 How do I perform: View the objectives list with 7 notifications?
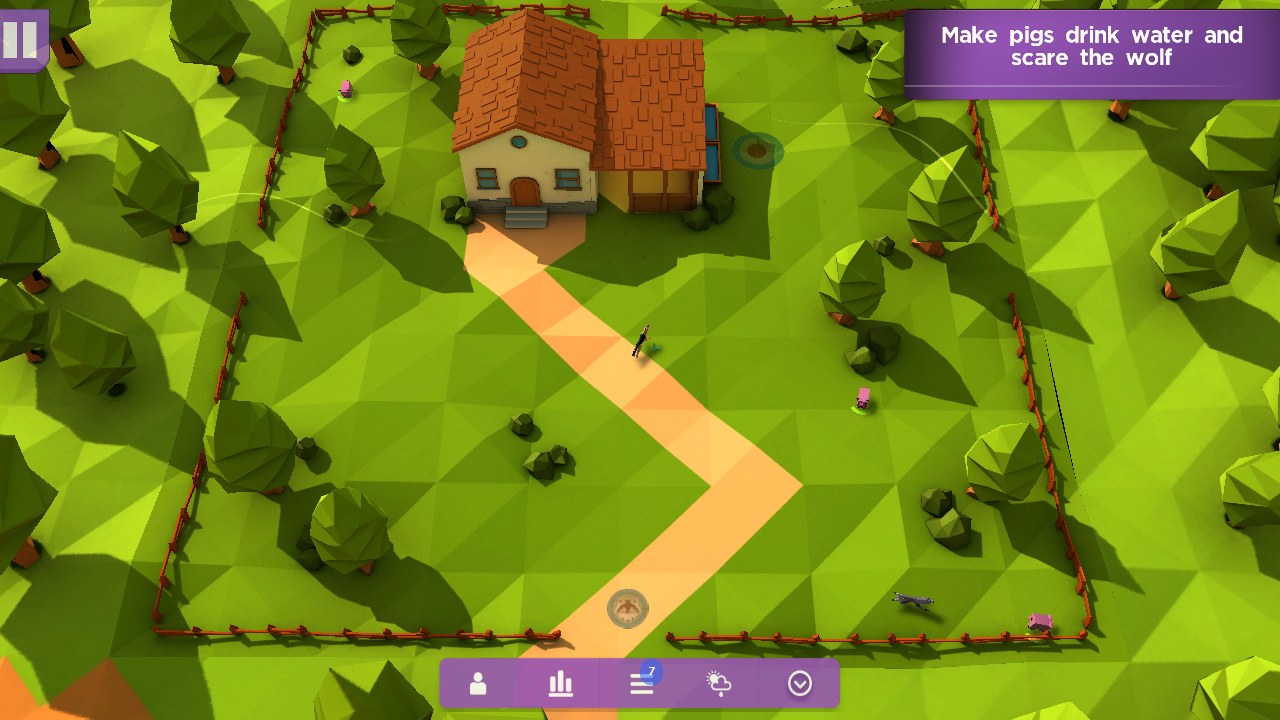(641, 684)
